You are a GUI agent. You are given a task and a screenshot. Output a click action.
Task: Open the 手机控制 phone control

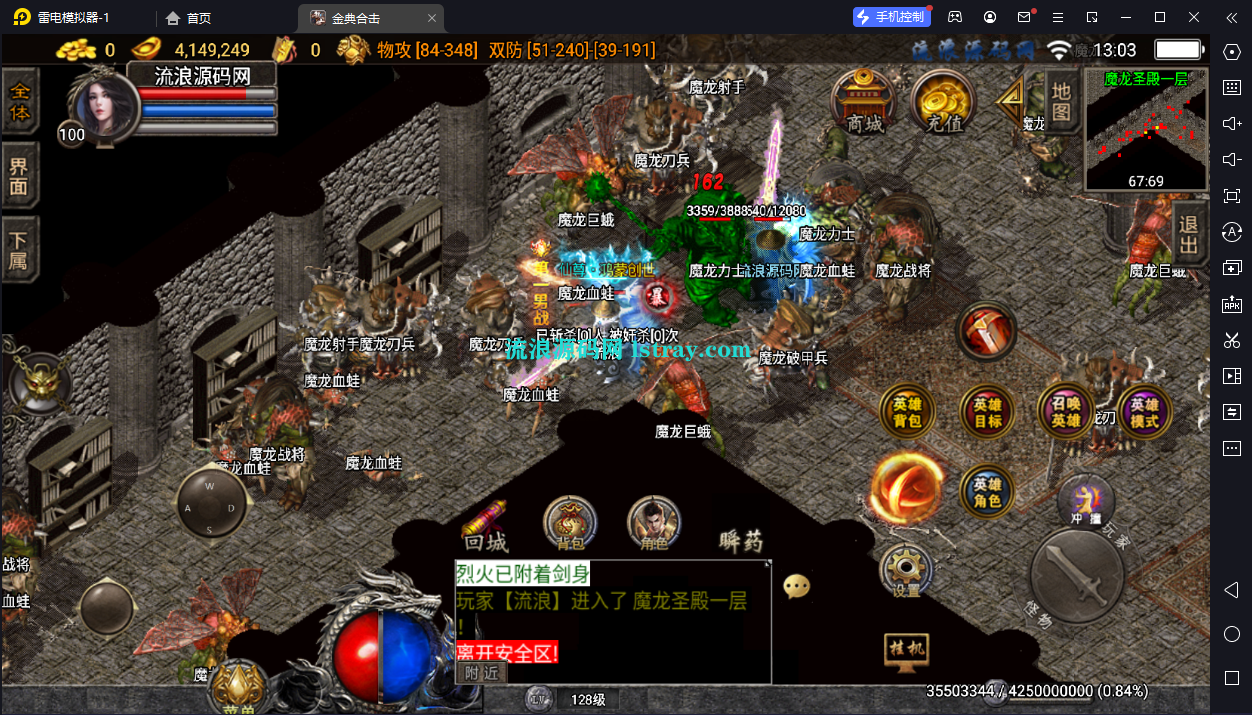pos(890,17)
